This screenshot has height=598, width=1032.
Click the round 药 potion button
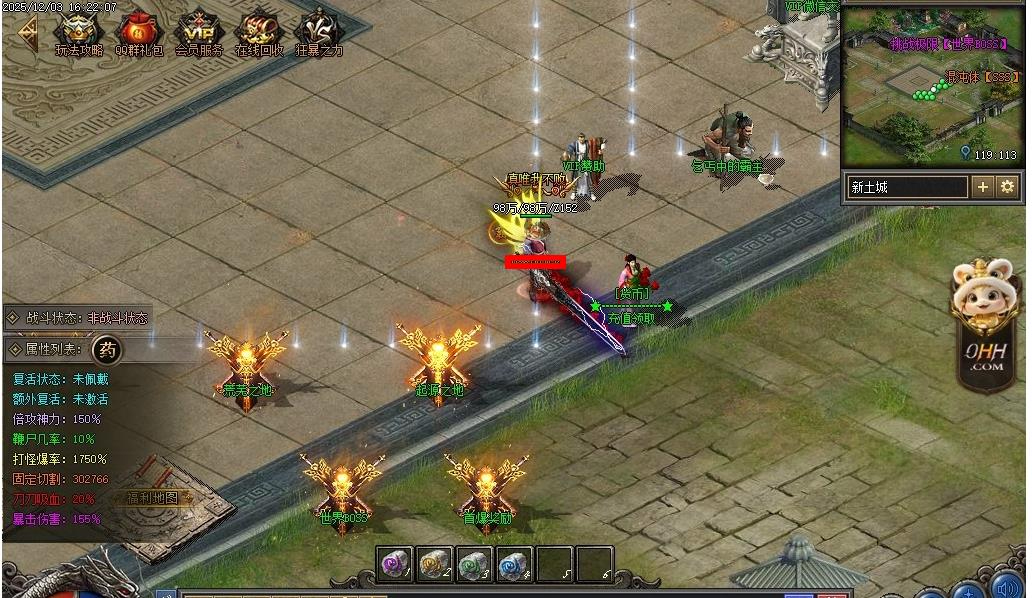[107, 350]
